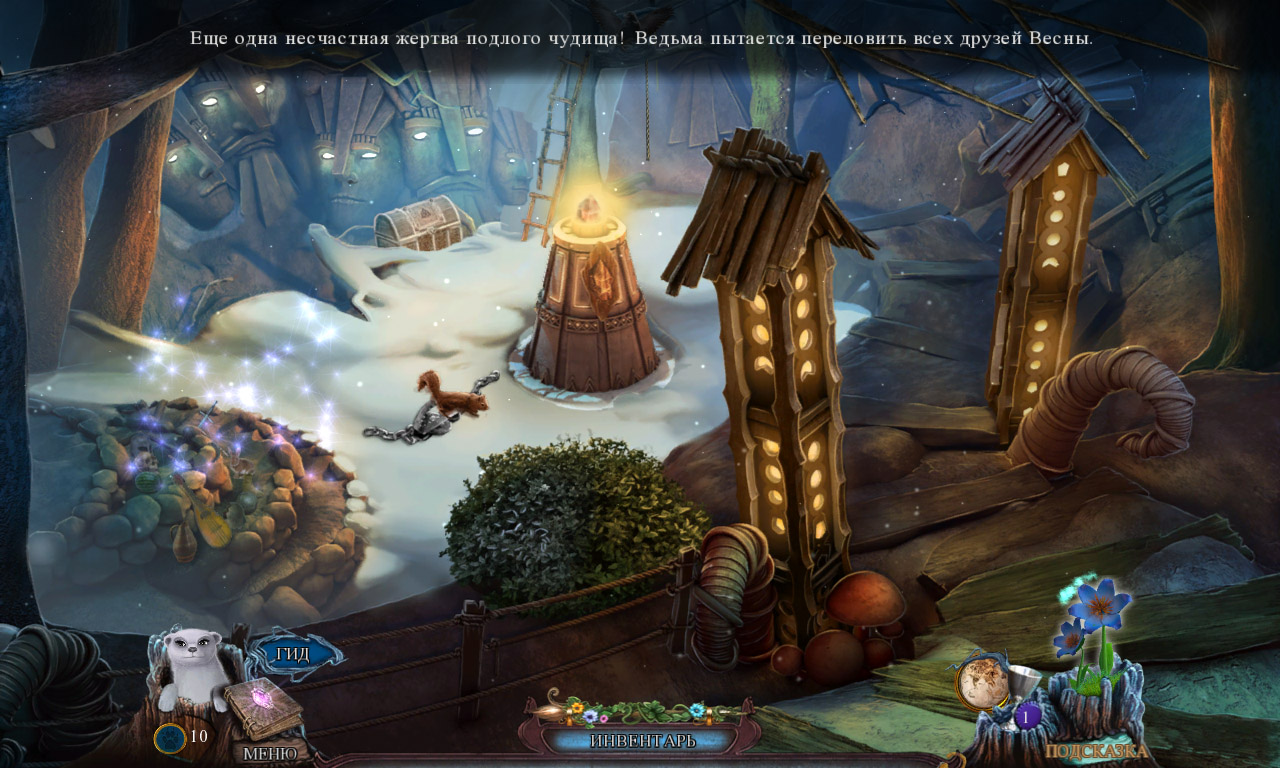Click the silver goblet with counter
1280x768 pixels.
click(1026, 692)
